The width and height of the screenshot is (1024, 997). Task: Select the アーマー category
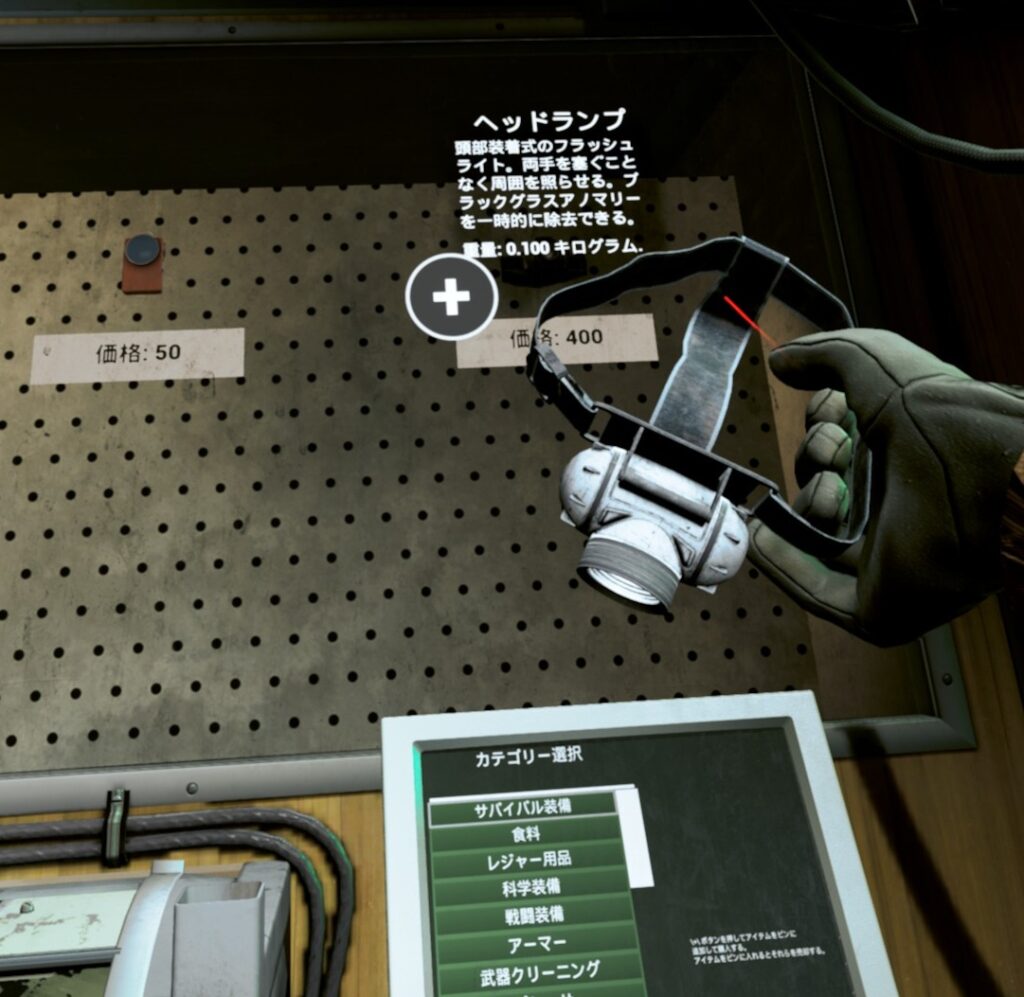tap(536, 942)
